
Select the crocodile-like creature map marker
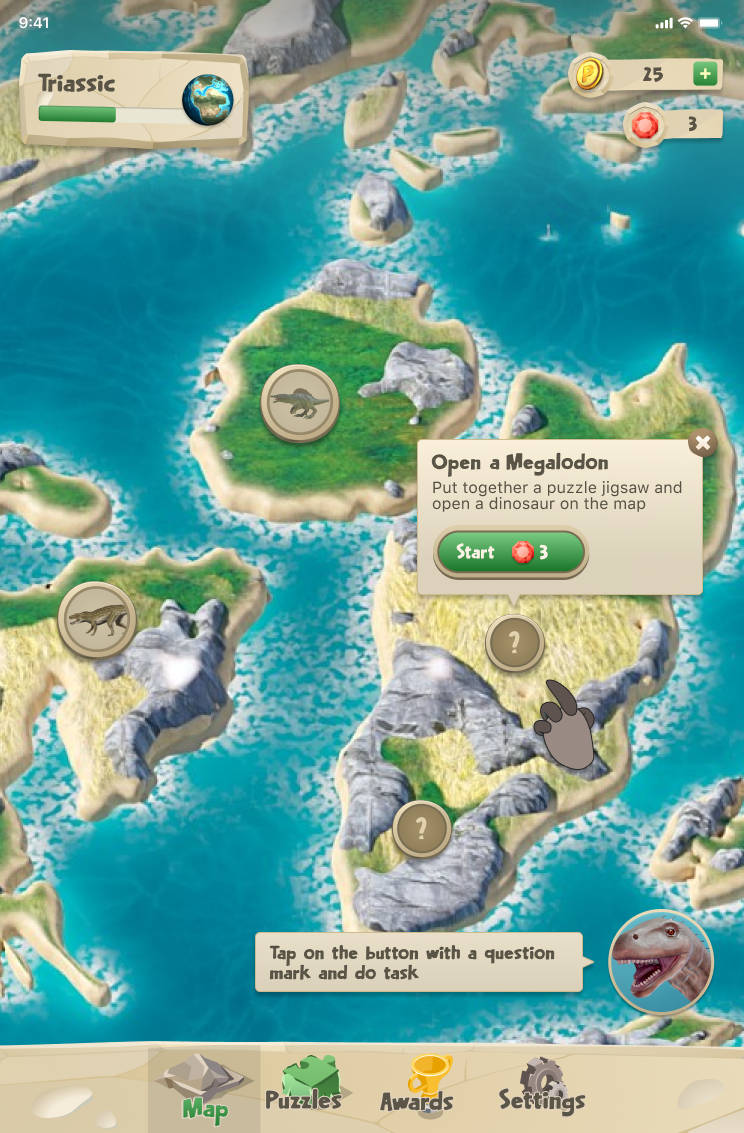[x=97, y=620]
